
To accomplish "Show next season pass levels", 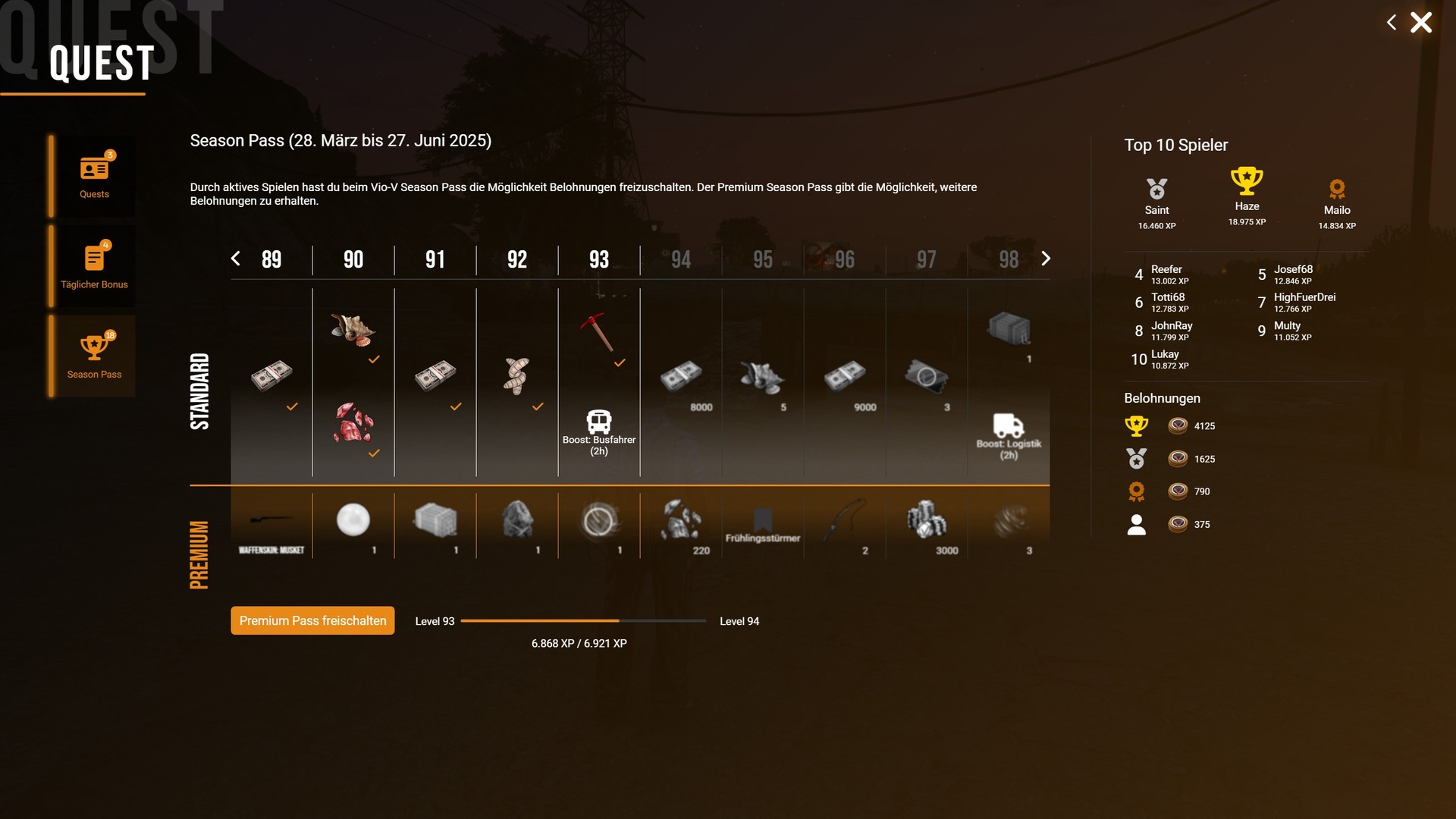I will click(x=1046, y=259).
